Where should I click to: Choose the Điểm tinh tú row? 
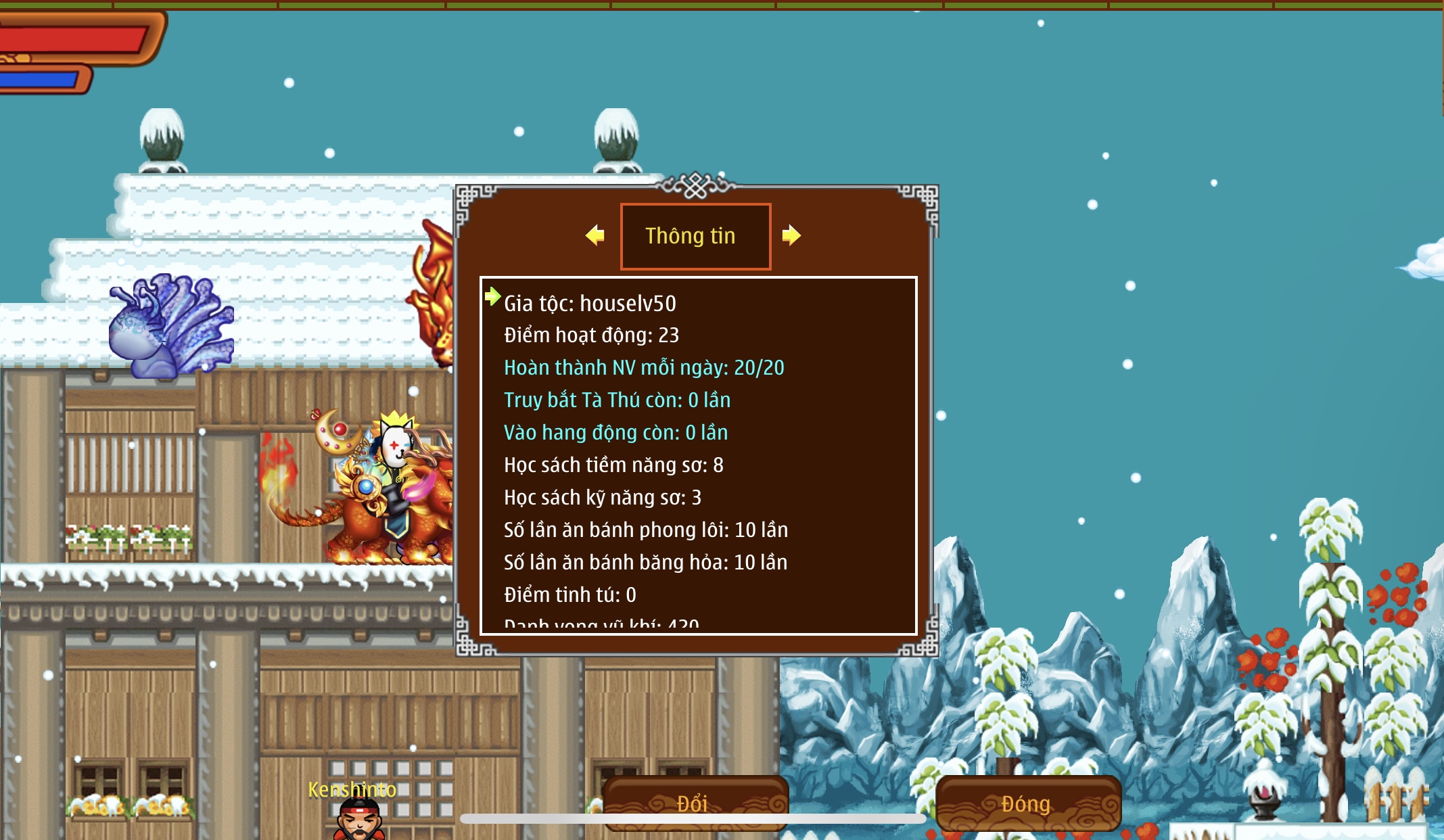click(x=569, y=595)
